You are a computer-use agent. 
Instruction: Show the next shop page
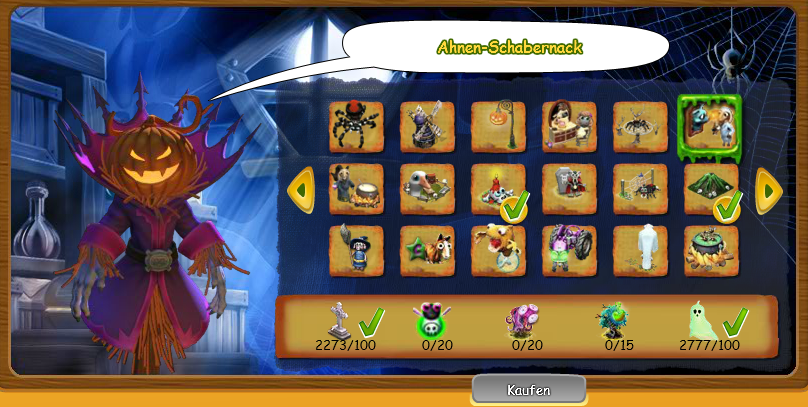pos(768,188)
